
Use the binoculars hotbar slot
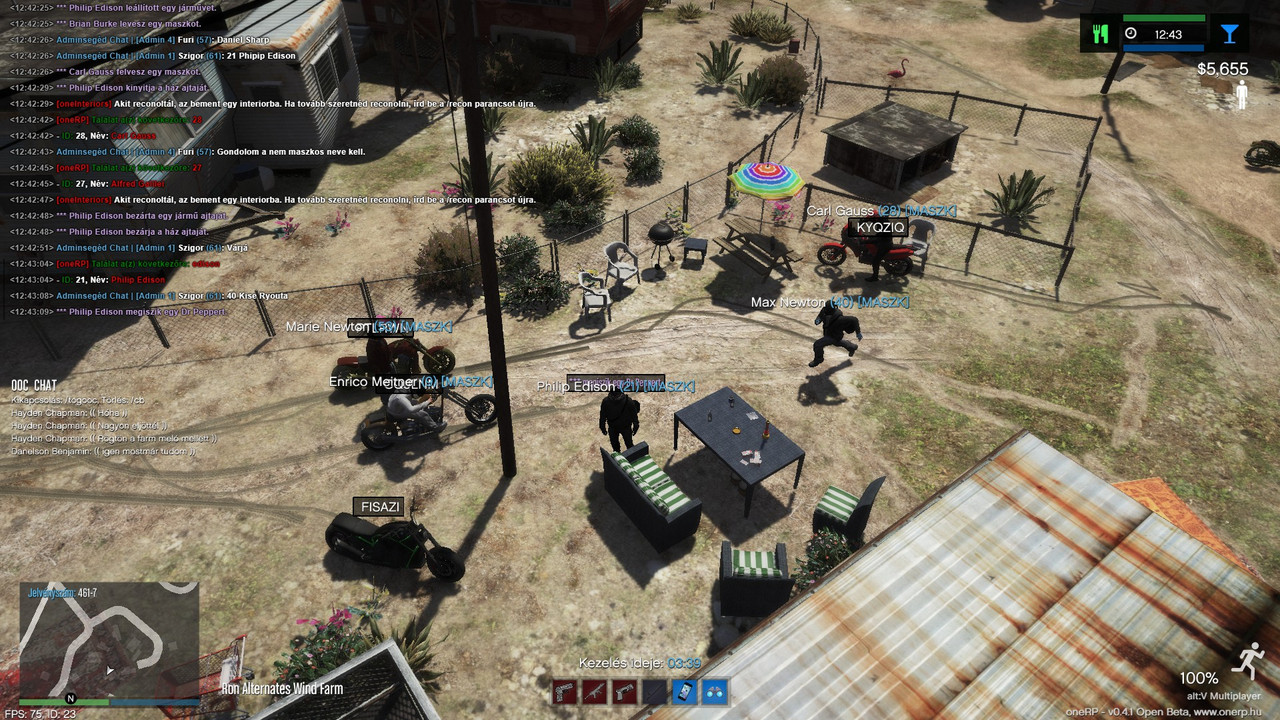pyautogui.click(x=714, y=692)
